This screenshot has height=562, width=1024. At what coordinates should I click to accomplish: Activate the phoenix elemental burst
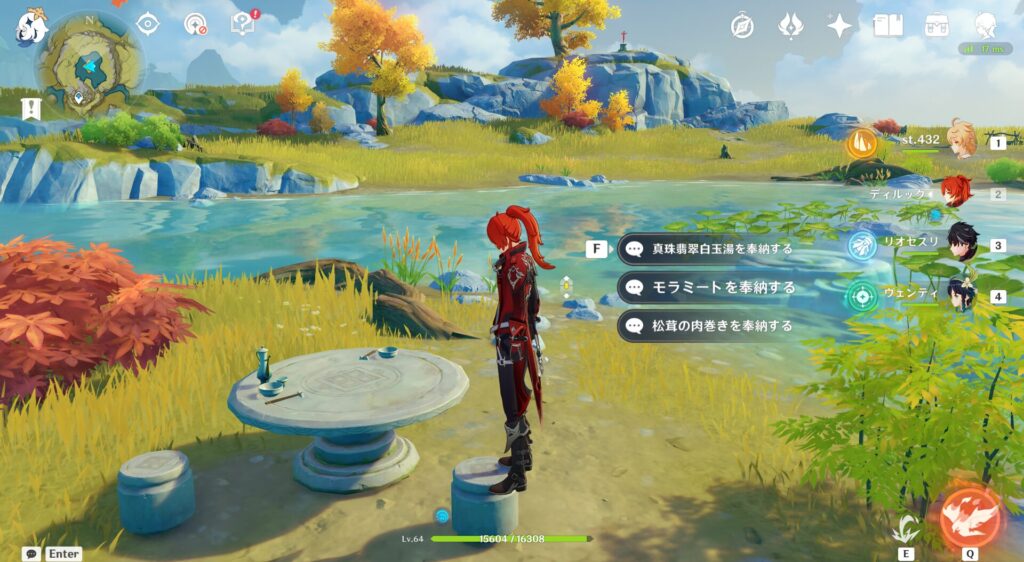pyautogui.click(x=969, y=516)
